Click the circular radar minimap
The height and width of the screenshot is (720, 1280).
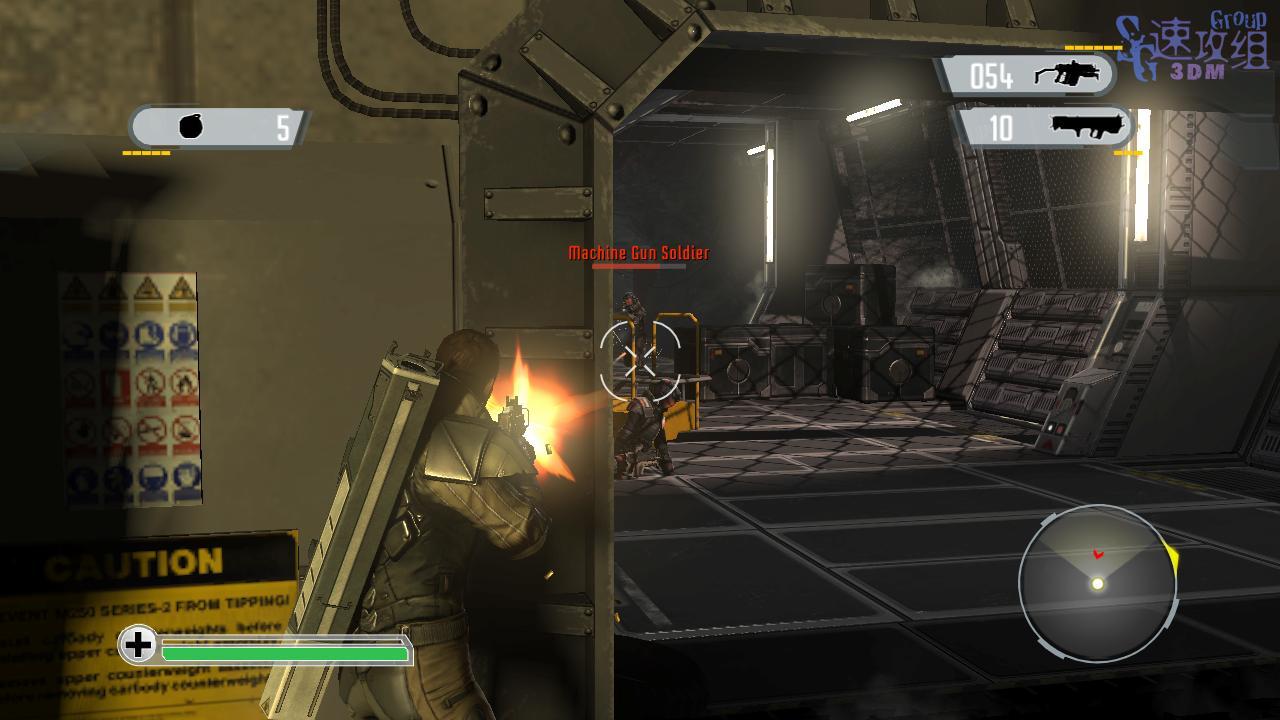(x=1097, y=584)
